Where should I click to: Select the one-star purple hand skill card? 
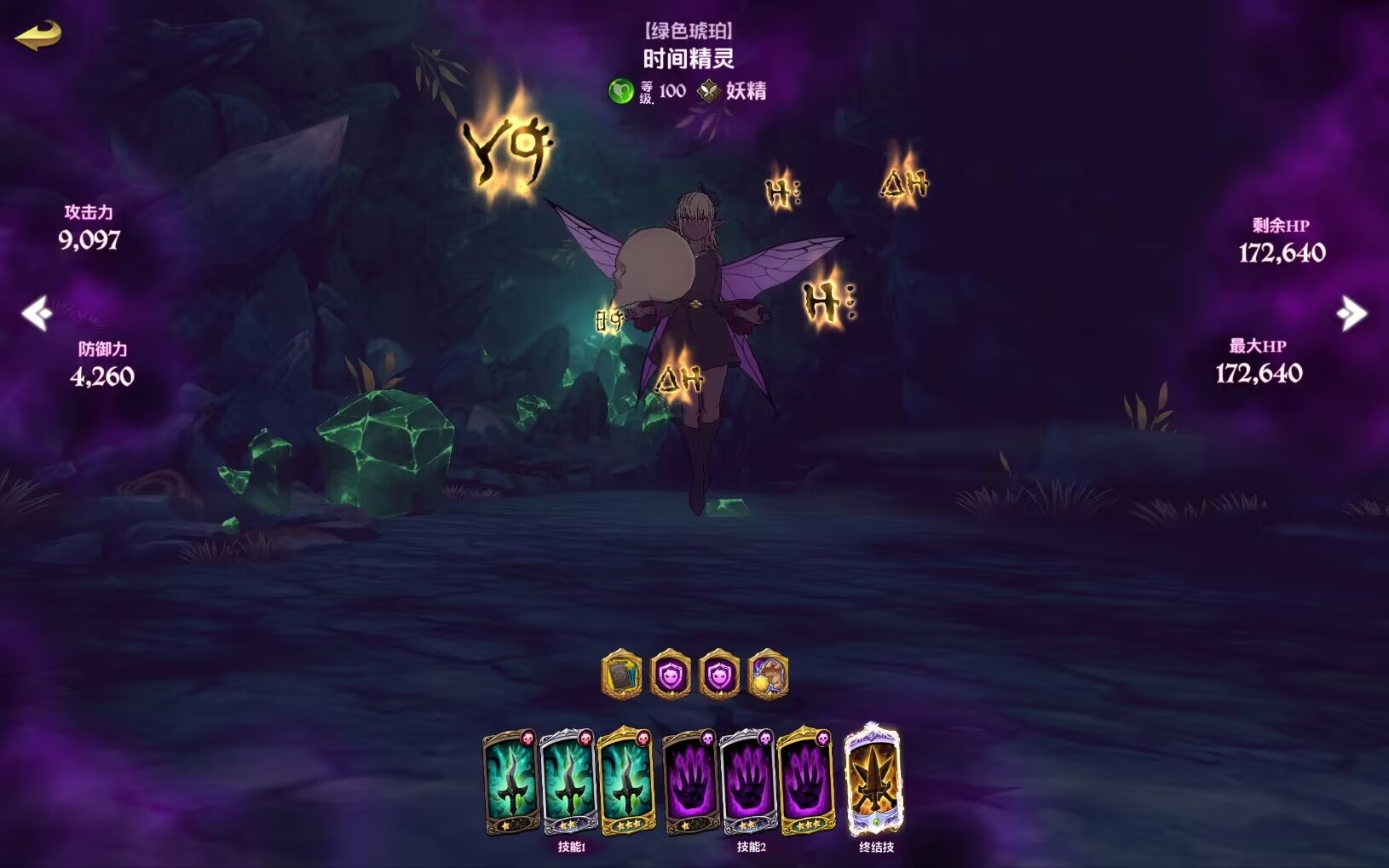tap(690, 783)
